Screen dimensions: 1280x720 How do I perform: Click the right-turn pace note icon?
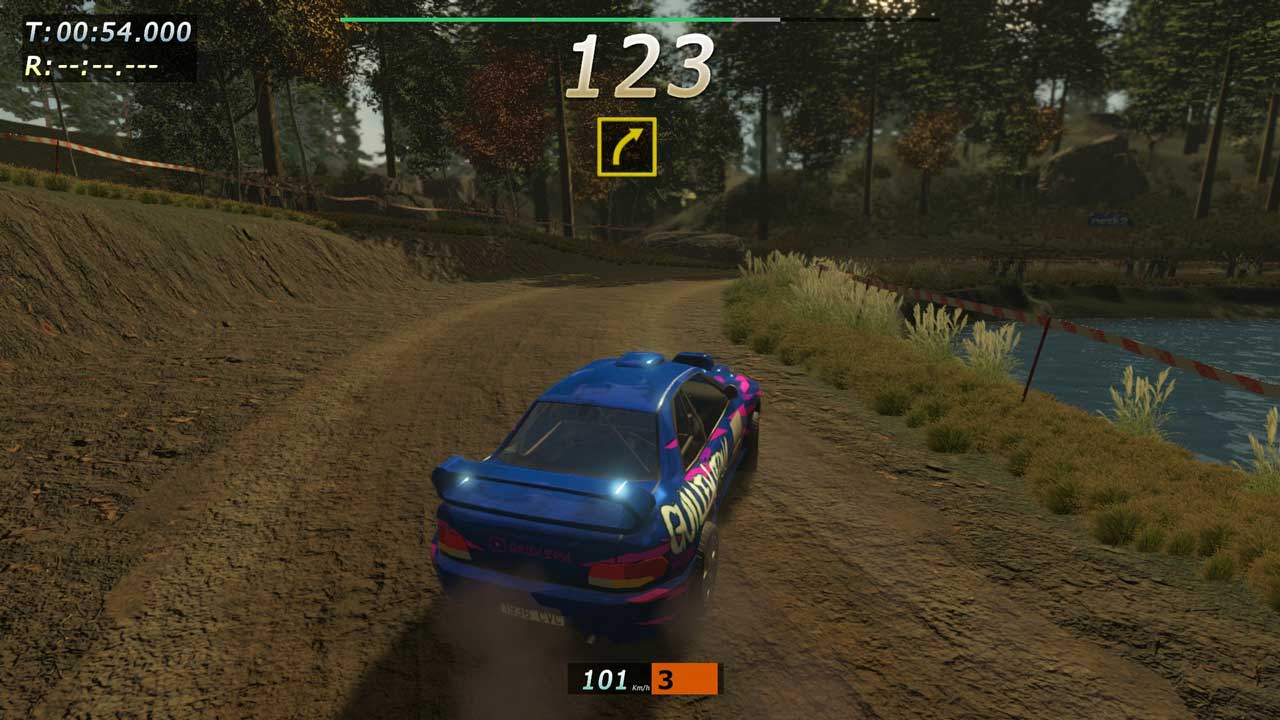click(627, 147)
